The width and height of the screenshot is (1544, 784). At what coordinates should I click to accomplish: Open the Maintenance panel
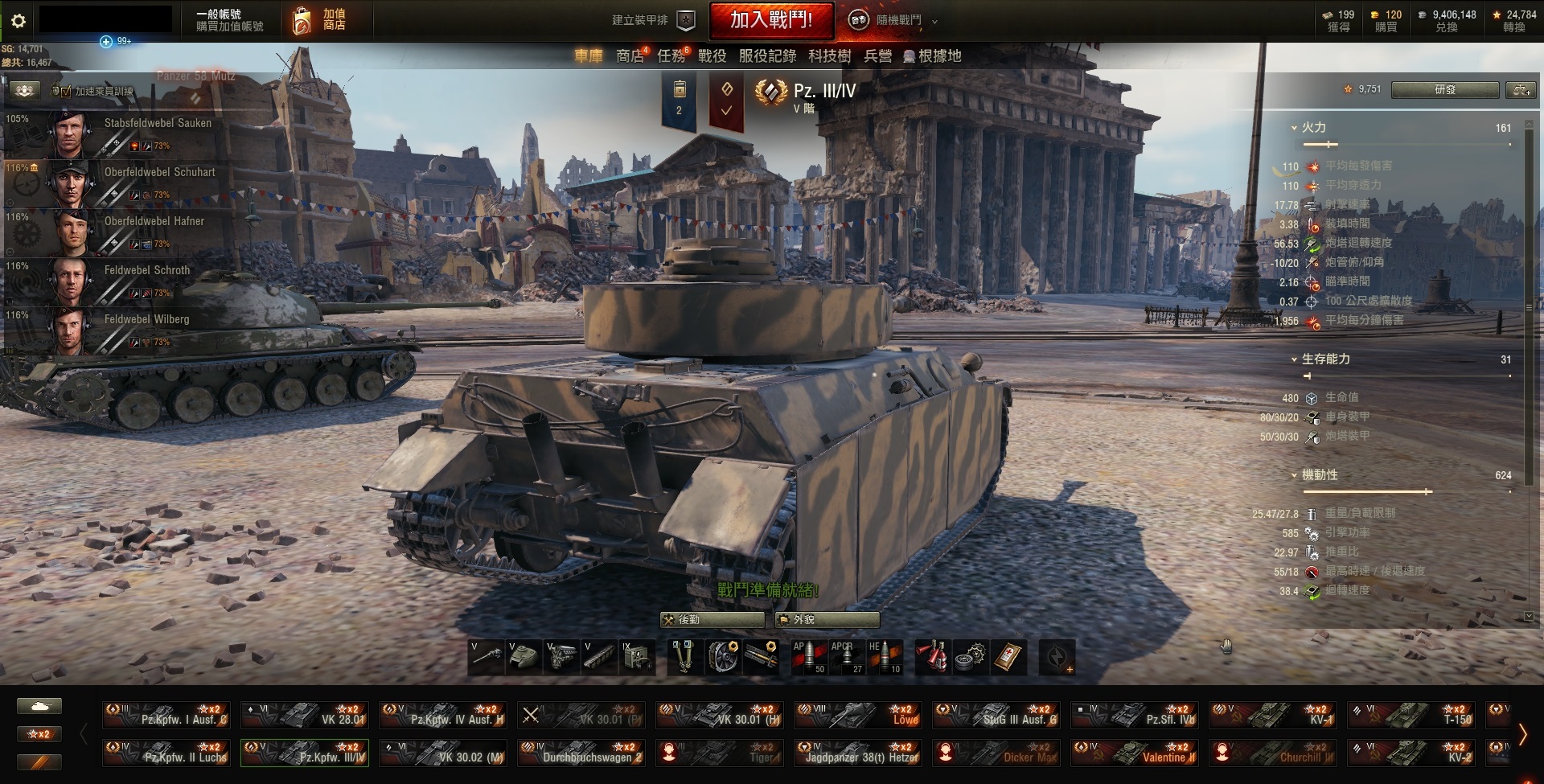point(712,620)
